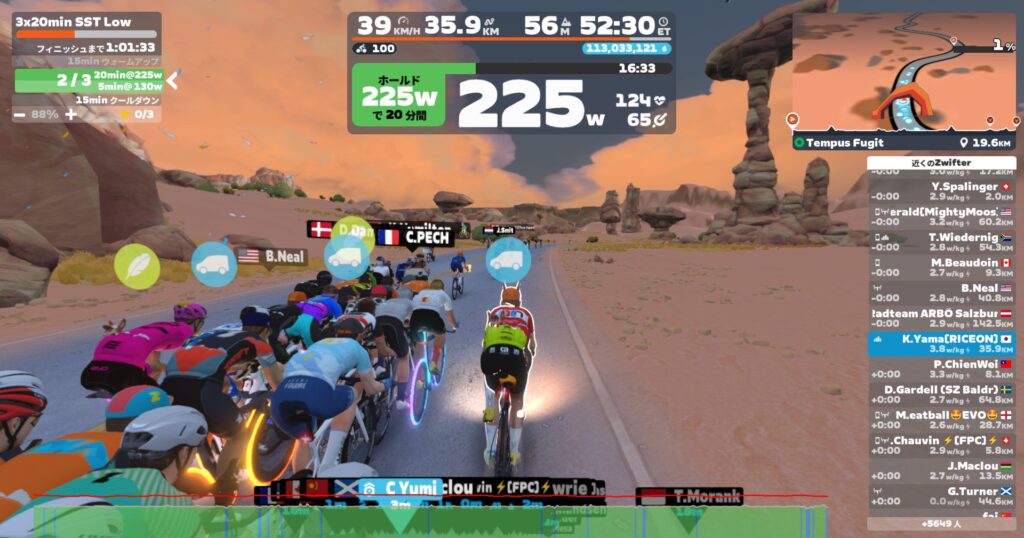Click the 225w hold target panel
This screenshot has height=538, width=1024.
[400, 97]
